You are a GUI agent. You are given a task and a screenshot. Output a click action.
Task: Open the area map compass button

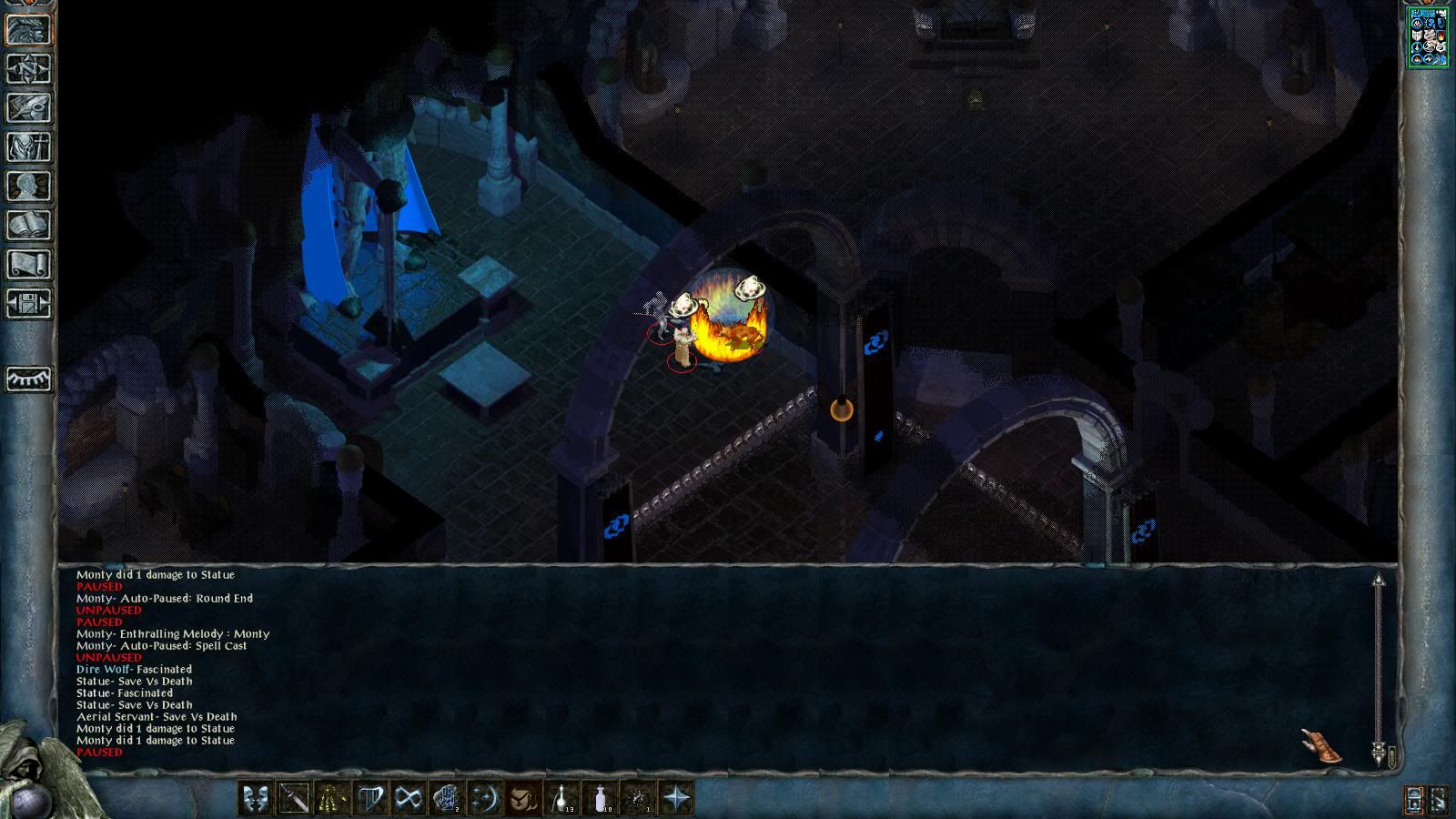[x=28, y=68]
